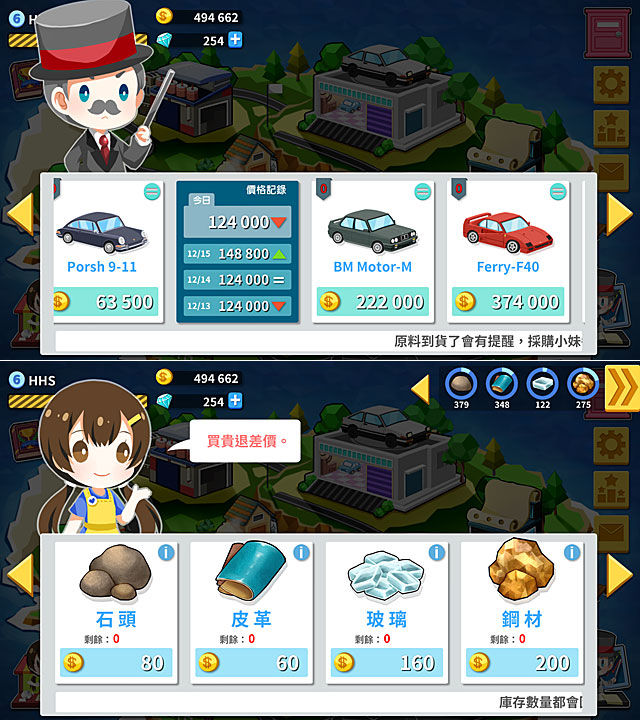
Task: Open info for 石頭 material
Action: click(x=166, y=553)
